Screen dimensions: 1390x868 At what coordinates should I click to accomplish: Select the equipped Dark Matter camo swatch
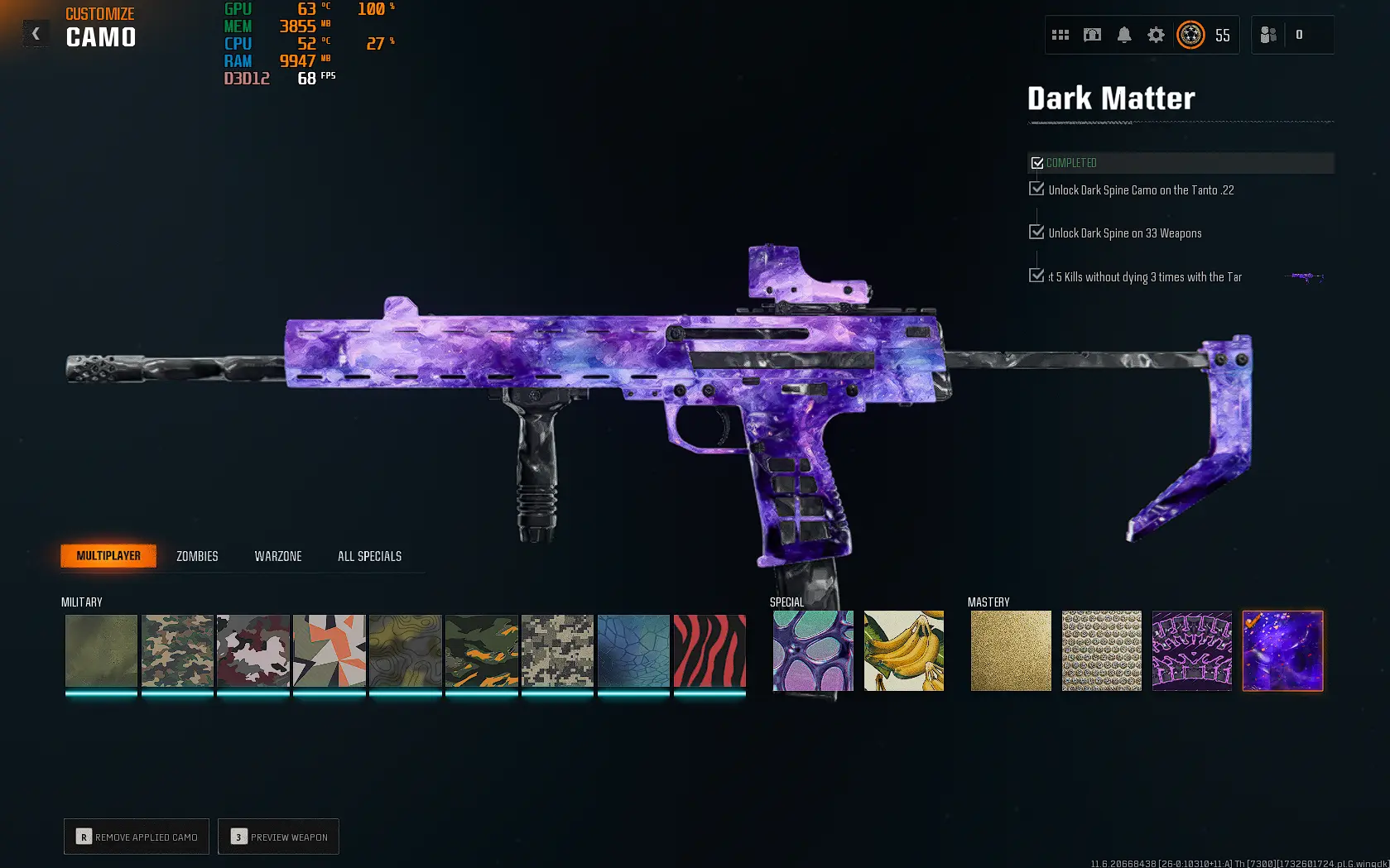click(x=1282, y=650)
